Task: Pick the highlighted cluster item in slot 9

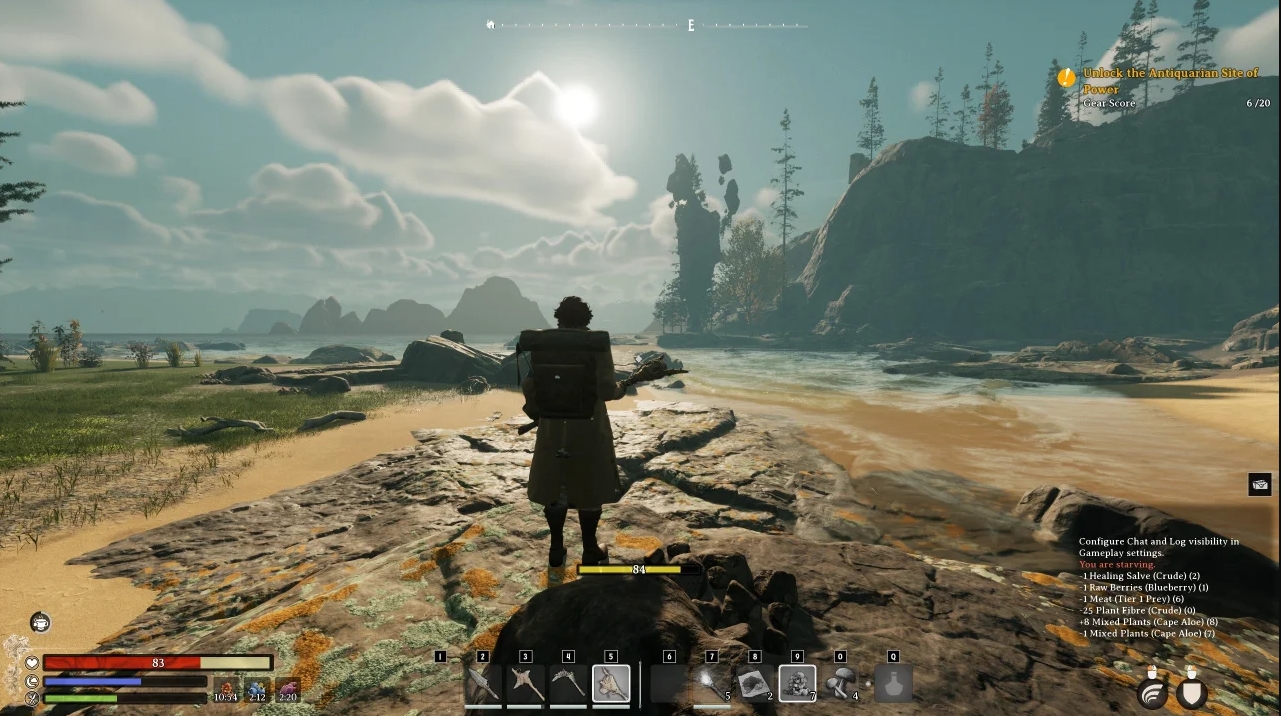Action: pos(797,684)
